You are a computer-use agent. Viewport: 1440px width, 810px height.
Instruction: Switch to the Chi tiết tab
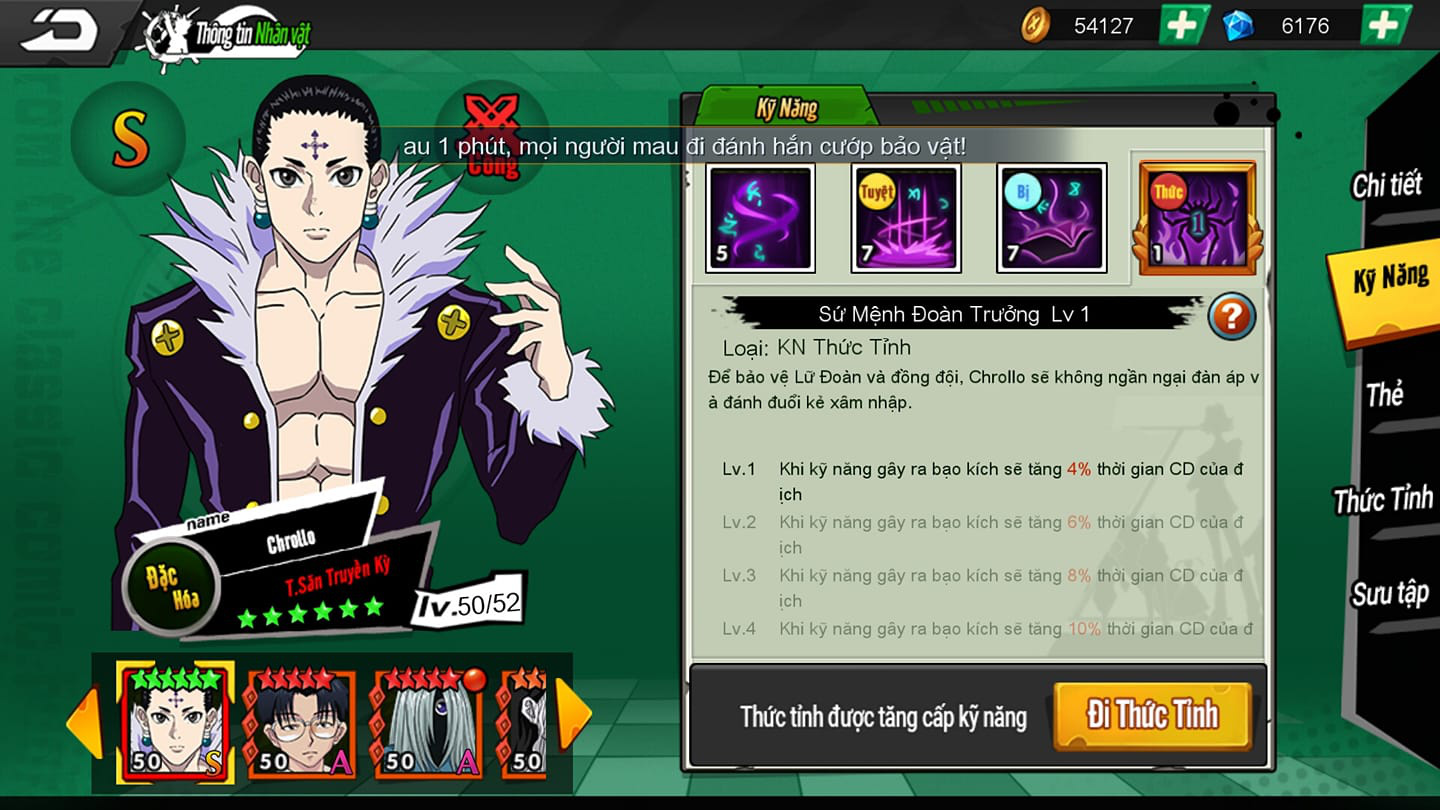tap(1386, 186)
